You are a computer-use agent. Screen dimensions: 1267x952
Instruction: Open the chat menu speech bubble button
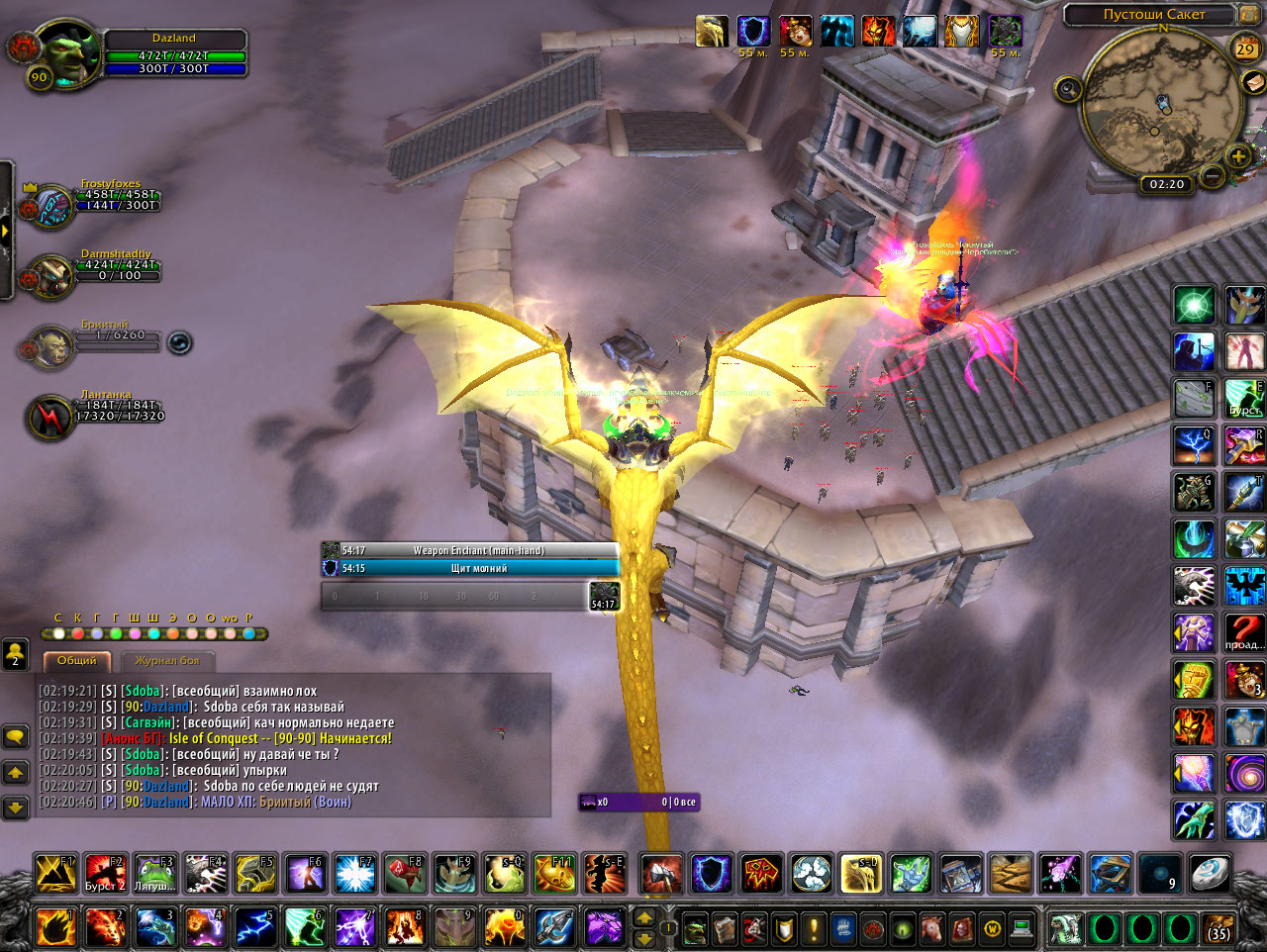[15, 737]
